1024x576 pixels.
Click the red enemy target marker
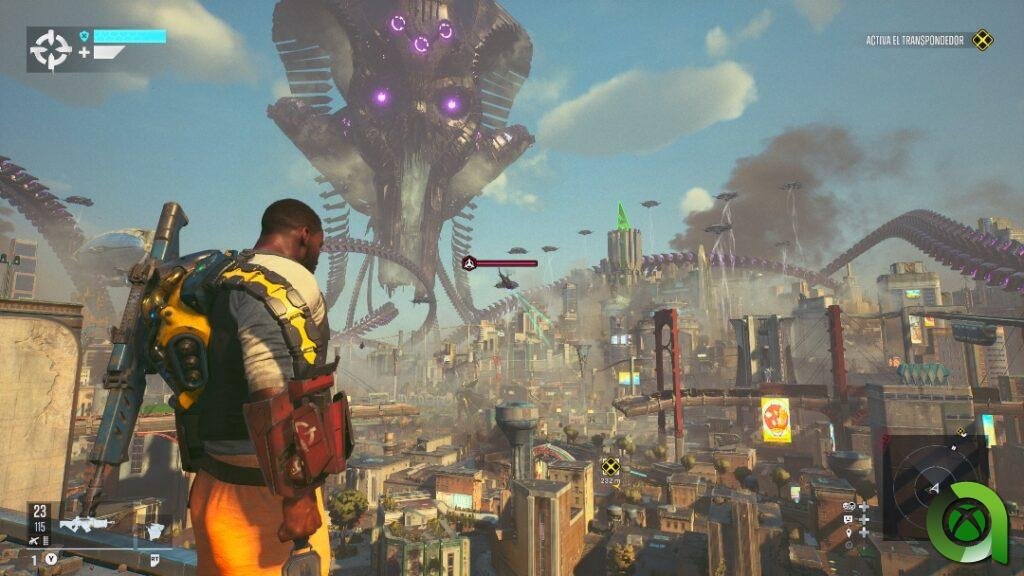click(468, 263)
